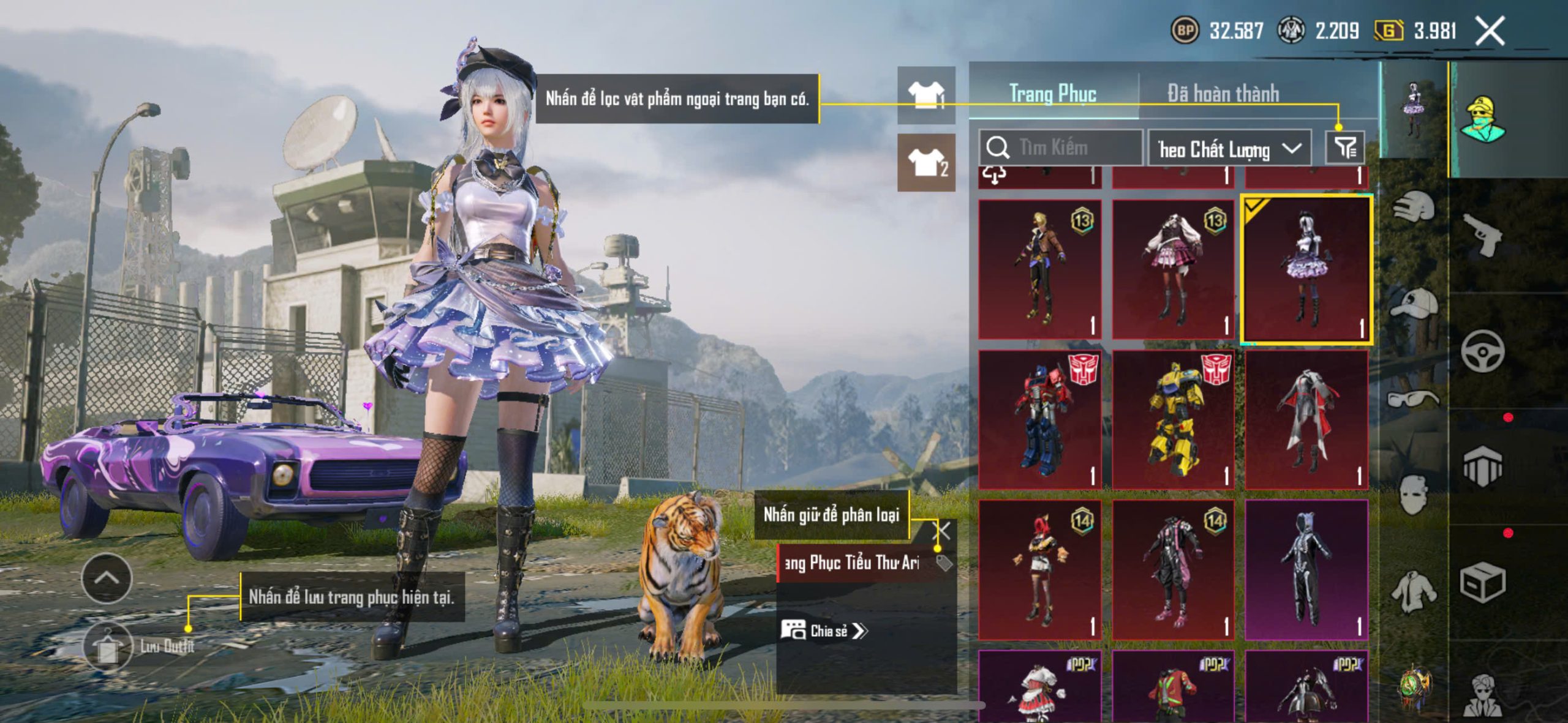Open the Theo Chất Lượng sort dropdown
Image resolution: width=1568 pixels, height=723 pixels.
(x=1229, y=149)
